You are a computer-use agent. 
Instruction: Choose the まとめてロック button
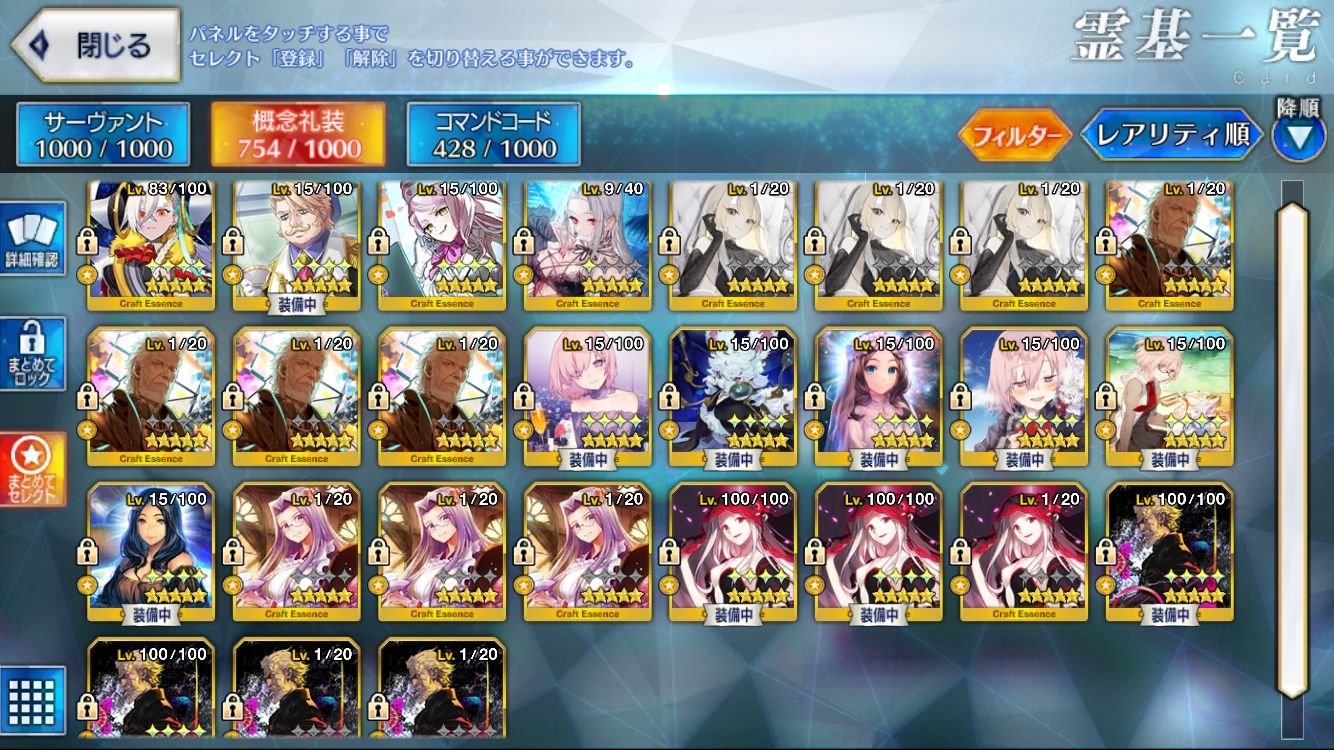(x=33, y=355)
